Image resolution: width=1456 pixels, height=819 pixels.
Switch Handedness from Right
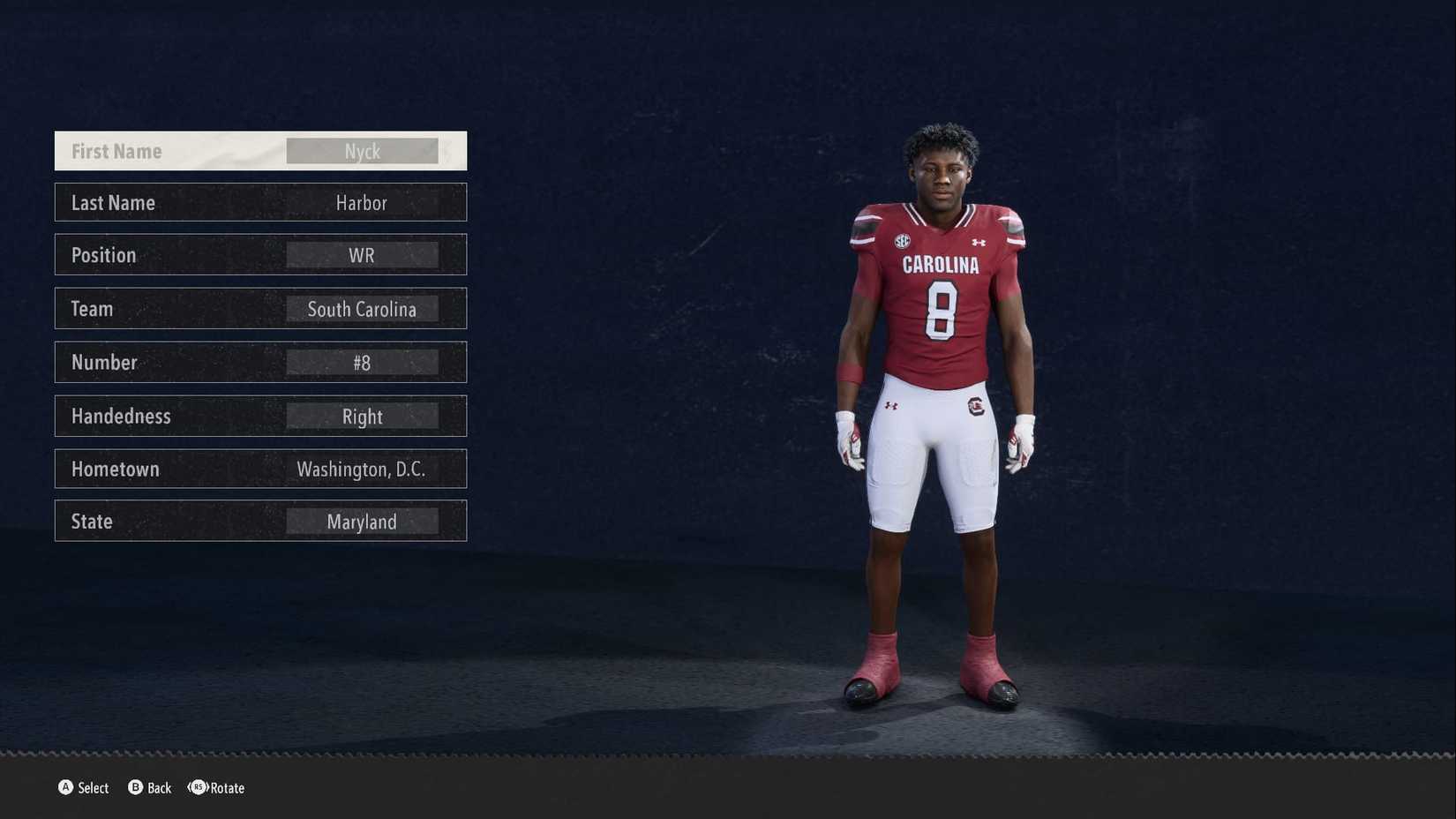363,416
